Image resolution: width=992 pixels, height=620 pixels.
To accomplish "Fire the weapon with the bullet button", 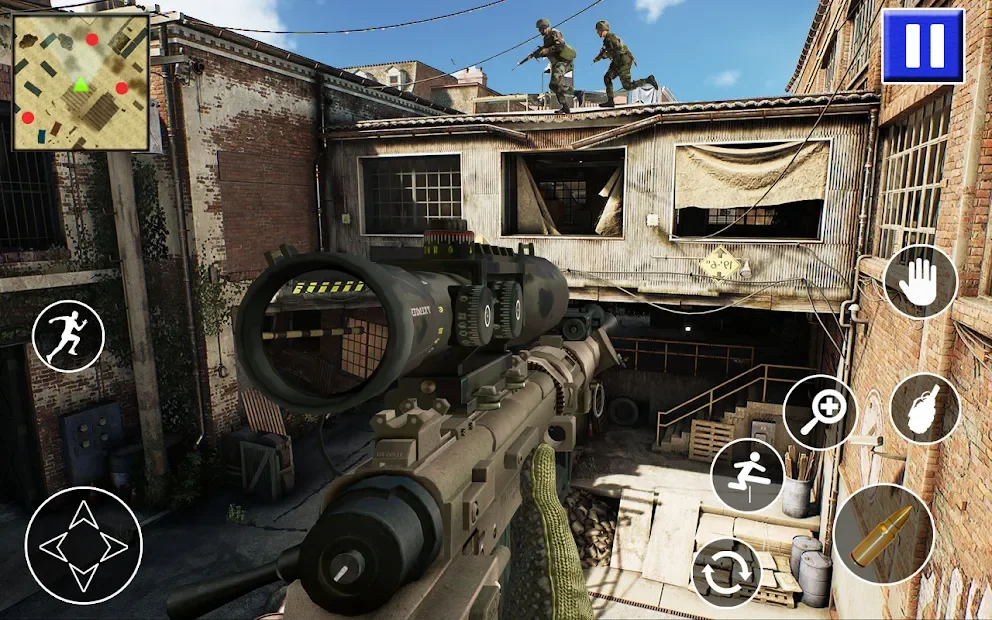I will click(x=883, y=534).
